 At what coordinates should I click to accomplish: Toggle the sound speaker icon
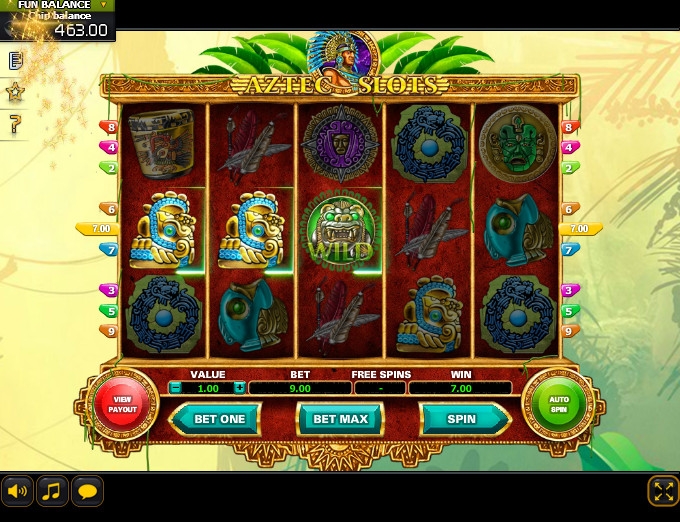(17, 490)
